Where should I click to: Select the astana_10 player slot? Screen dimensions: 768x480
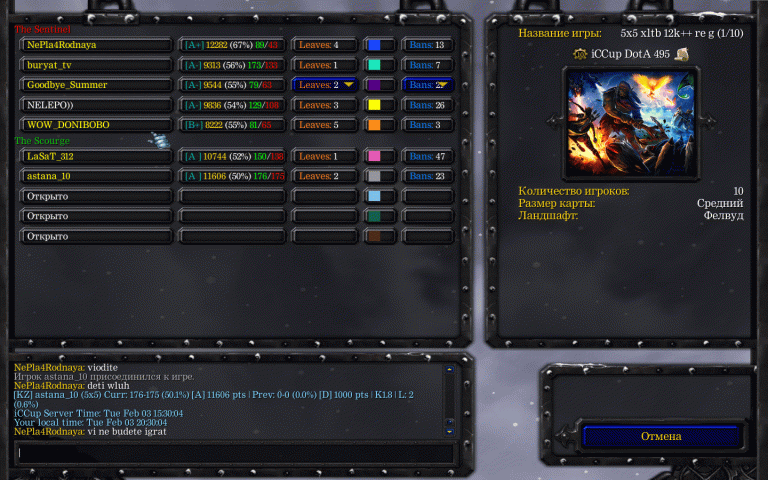pyautogui.click(x=97, y=176)
